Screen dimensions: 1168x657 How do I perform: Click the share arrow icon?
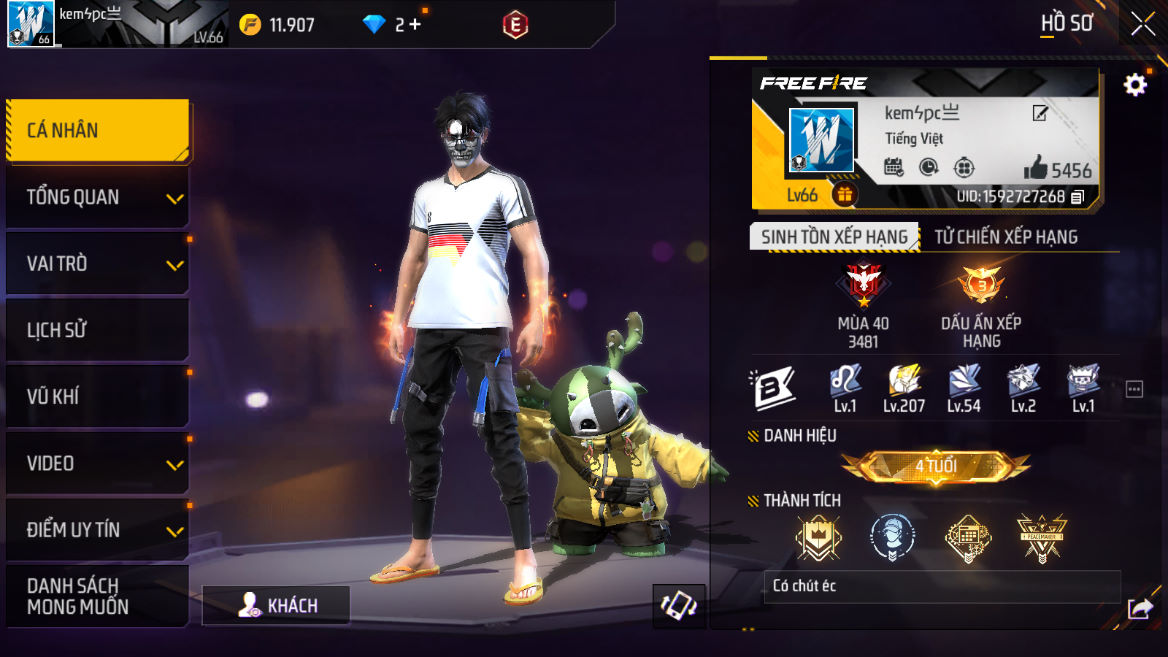click(1139, 608)
